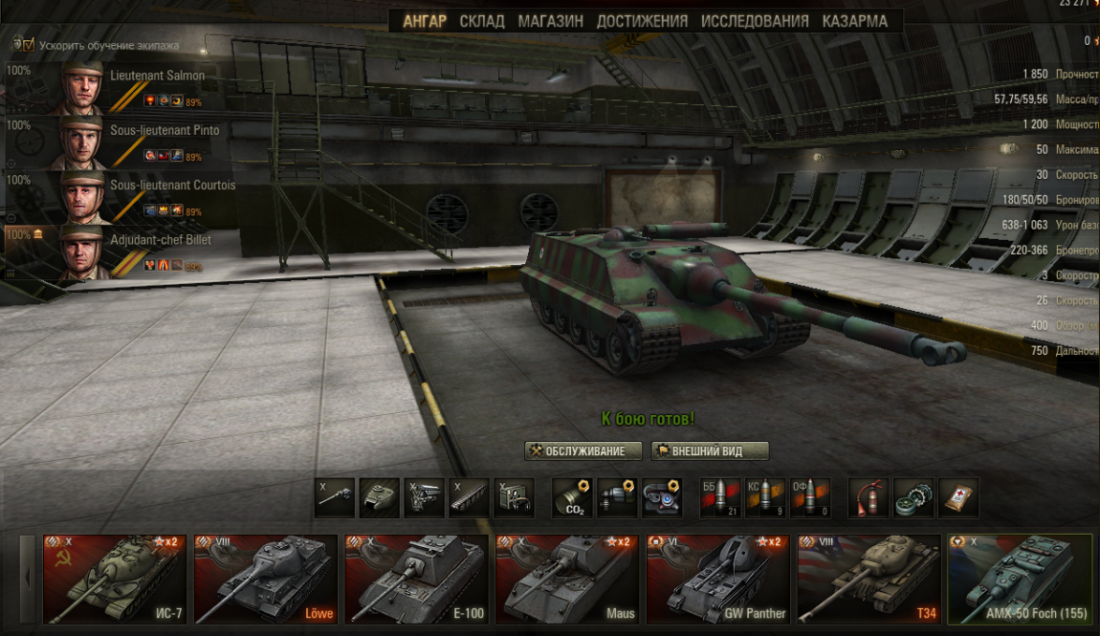
Task: Select the CO2 tank equipment slot
Action: (x=572, y=498)
